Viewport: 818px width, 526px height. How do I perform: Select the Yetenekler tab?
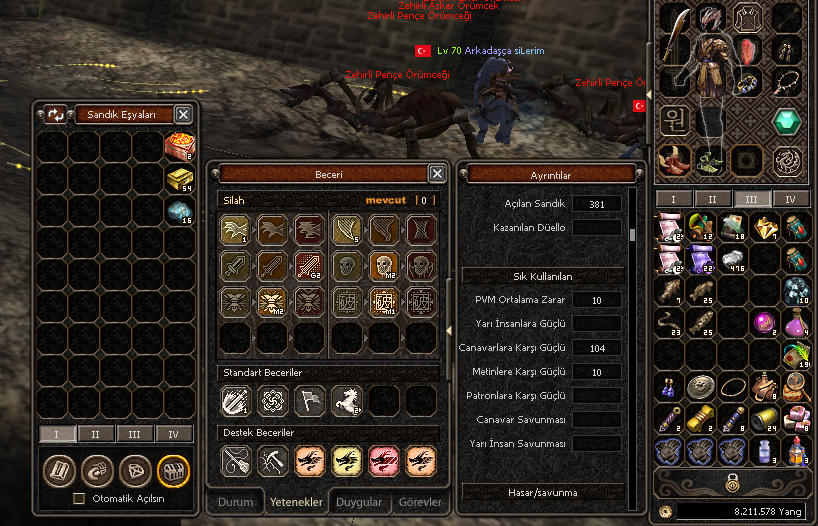coord(296,503)
